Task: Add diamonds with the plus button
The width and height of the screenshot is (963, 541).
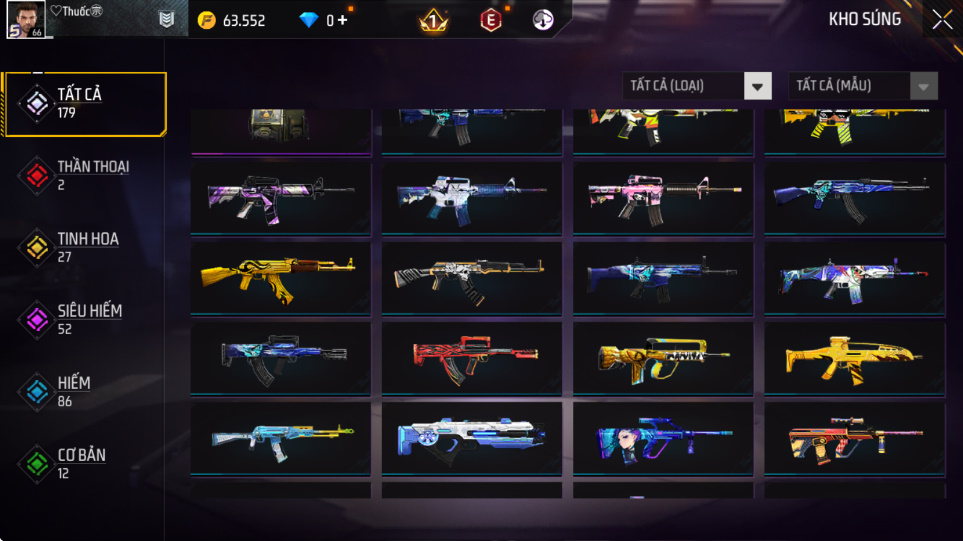Action: [x=343, y=20]
